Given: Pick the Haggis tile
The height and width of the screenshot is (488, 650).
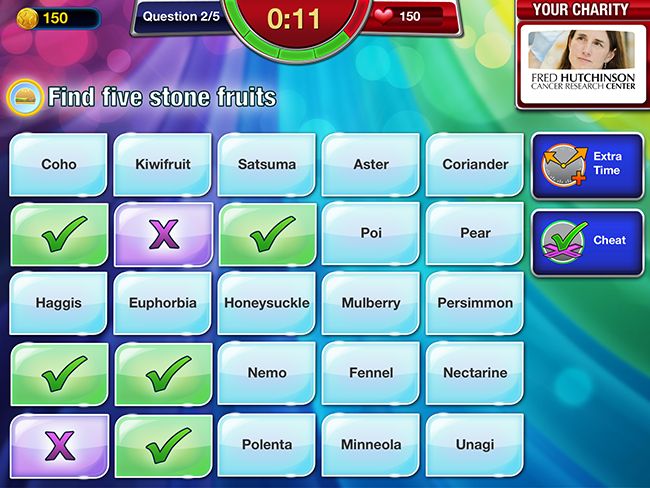Looking at the screenshot, I should pyautogui.click(x=59, y=303).
